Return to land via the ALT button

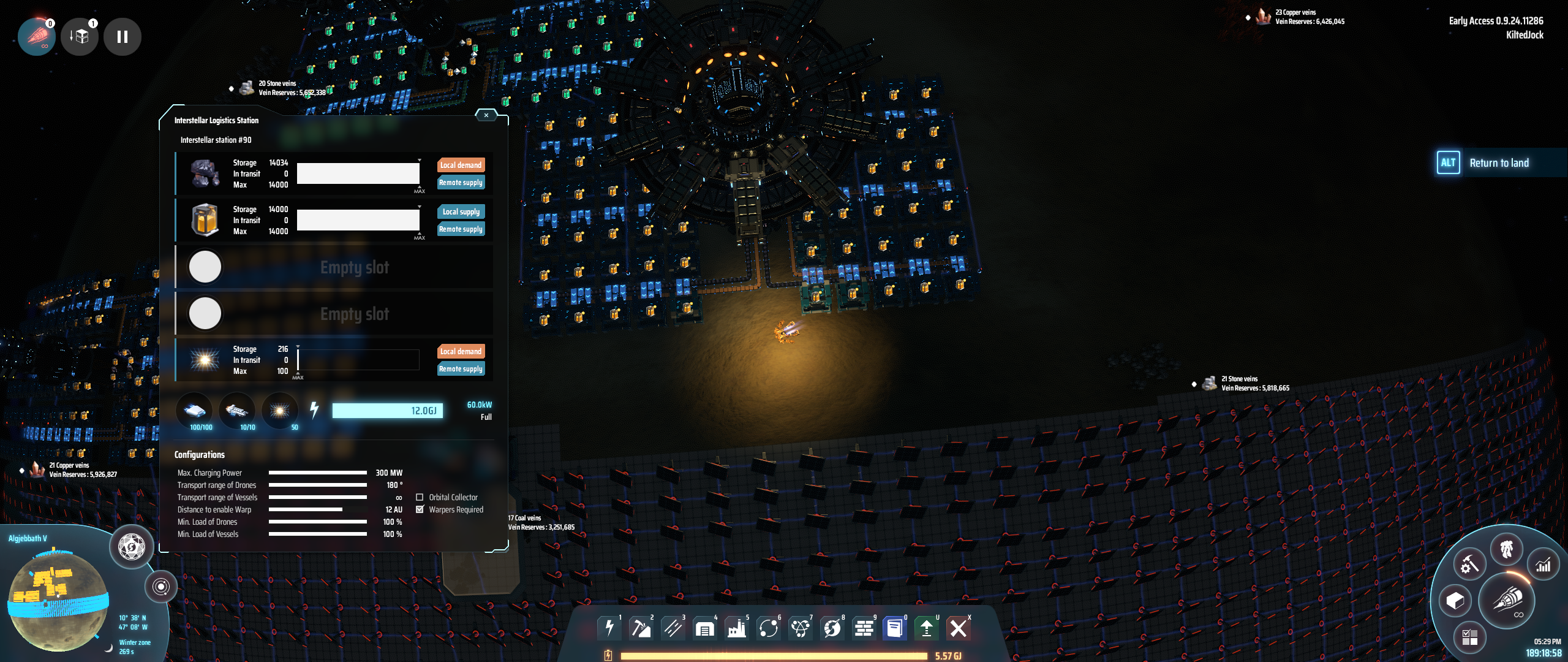point(1449,163)
